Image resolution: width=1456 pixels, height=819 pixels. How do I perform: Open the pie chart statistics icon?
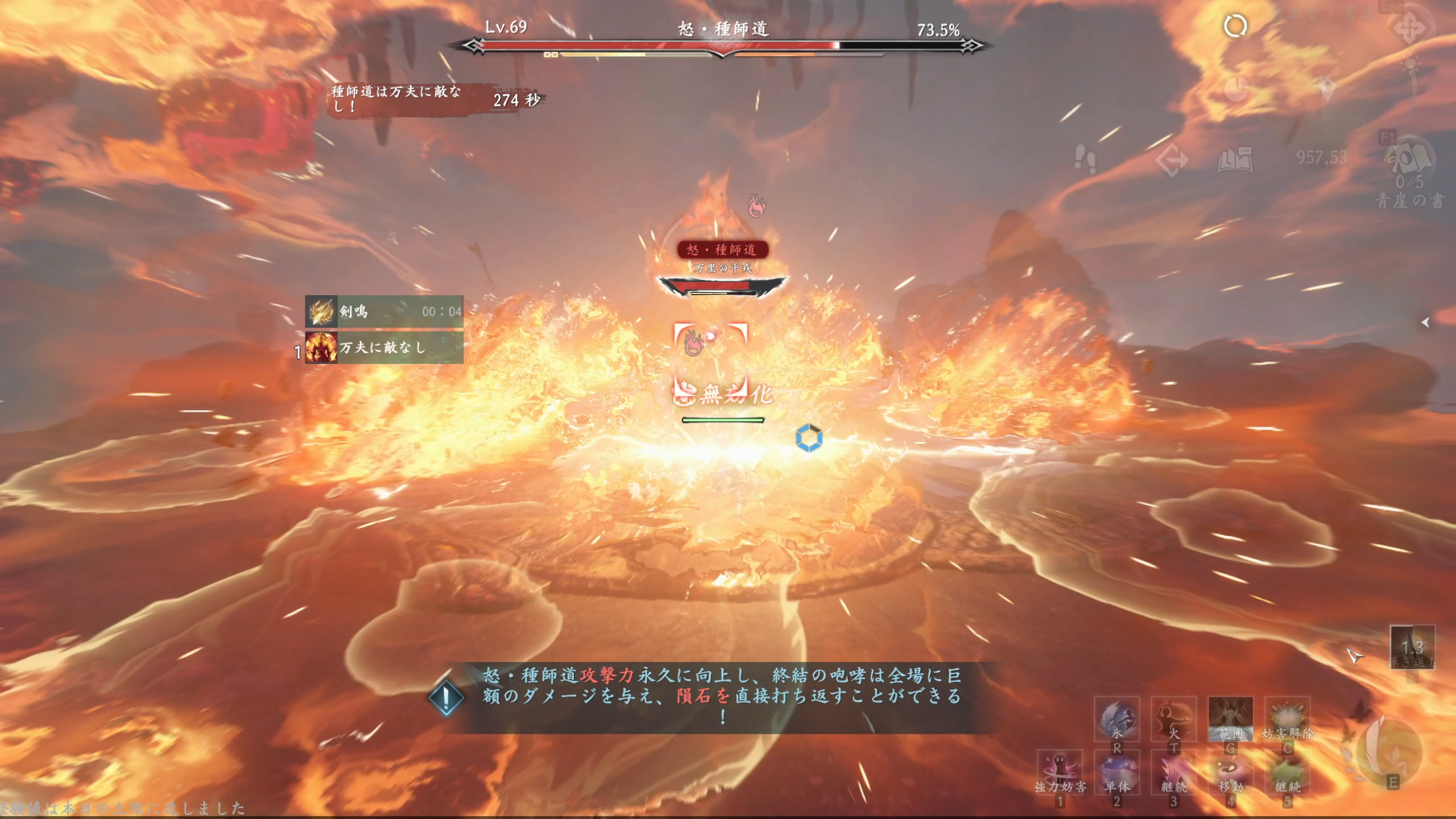[1235, 89]
